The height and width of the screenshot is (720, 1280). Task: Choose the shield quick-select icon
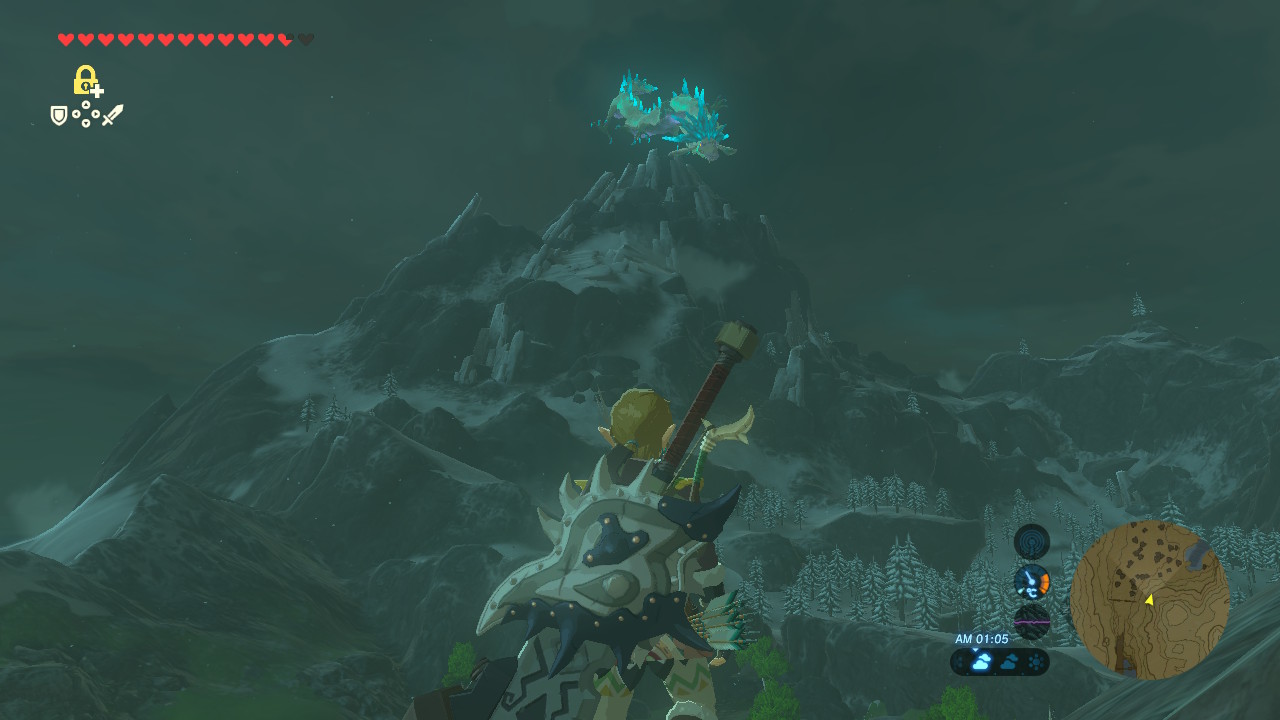59,116
